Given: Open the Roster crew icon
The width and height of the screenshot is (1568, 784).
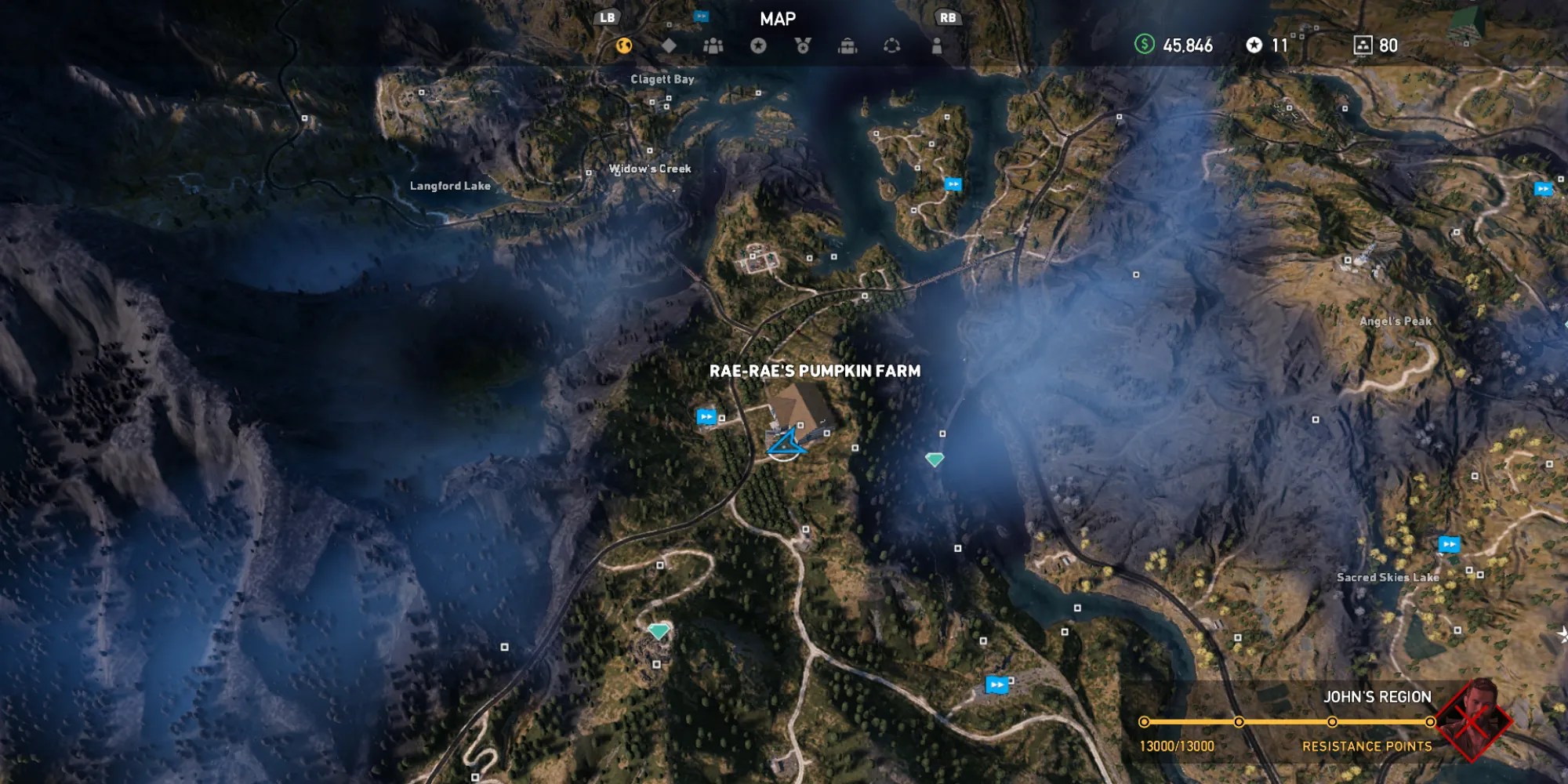Looking at the screenshot, I should pyautogui.click(x=712, y=47).
